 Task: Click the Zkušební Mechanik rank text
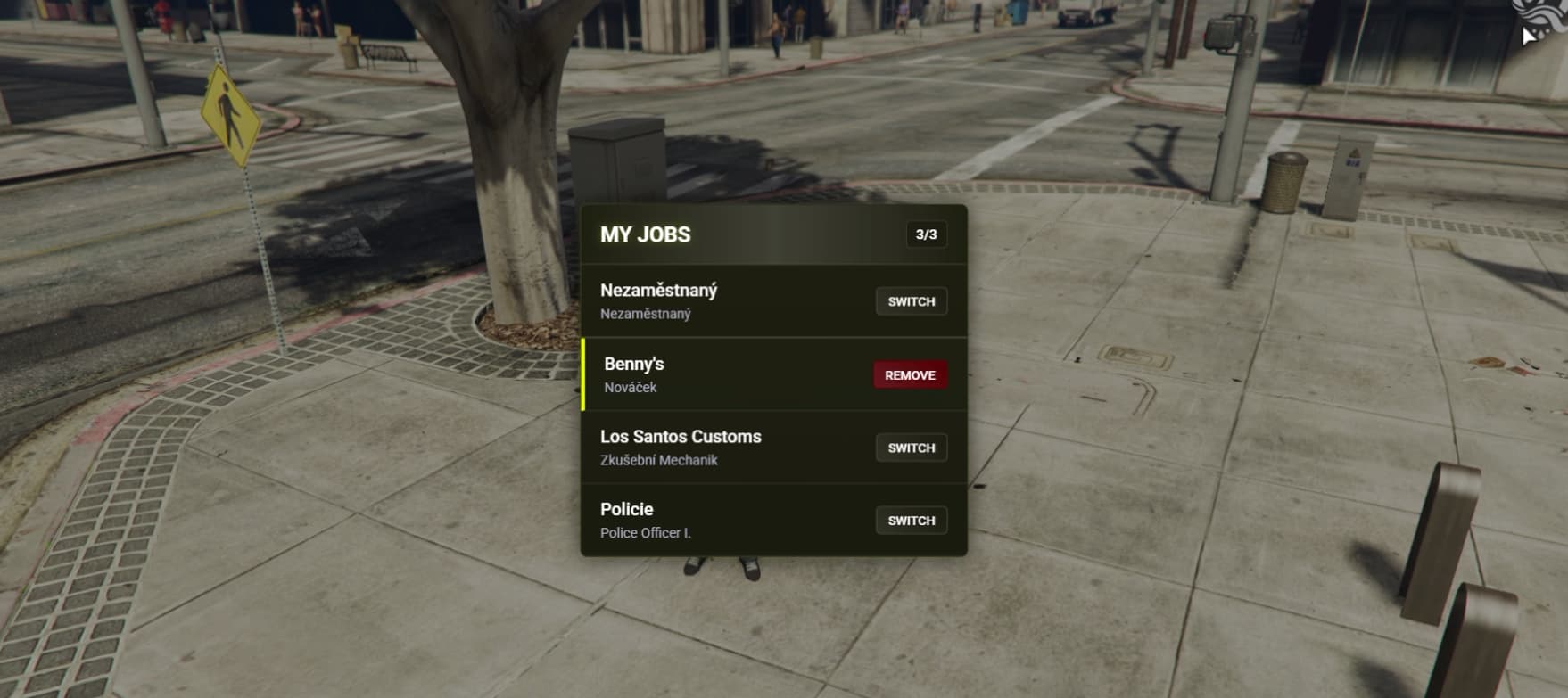(x=660, y=460)
